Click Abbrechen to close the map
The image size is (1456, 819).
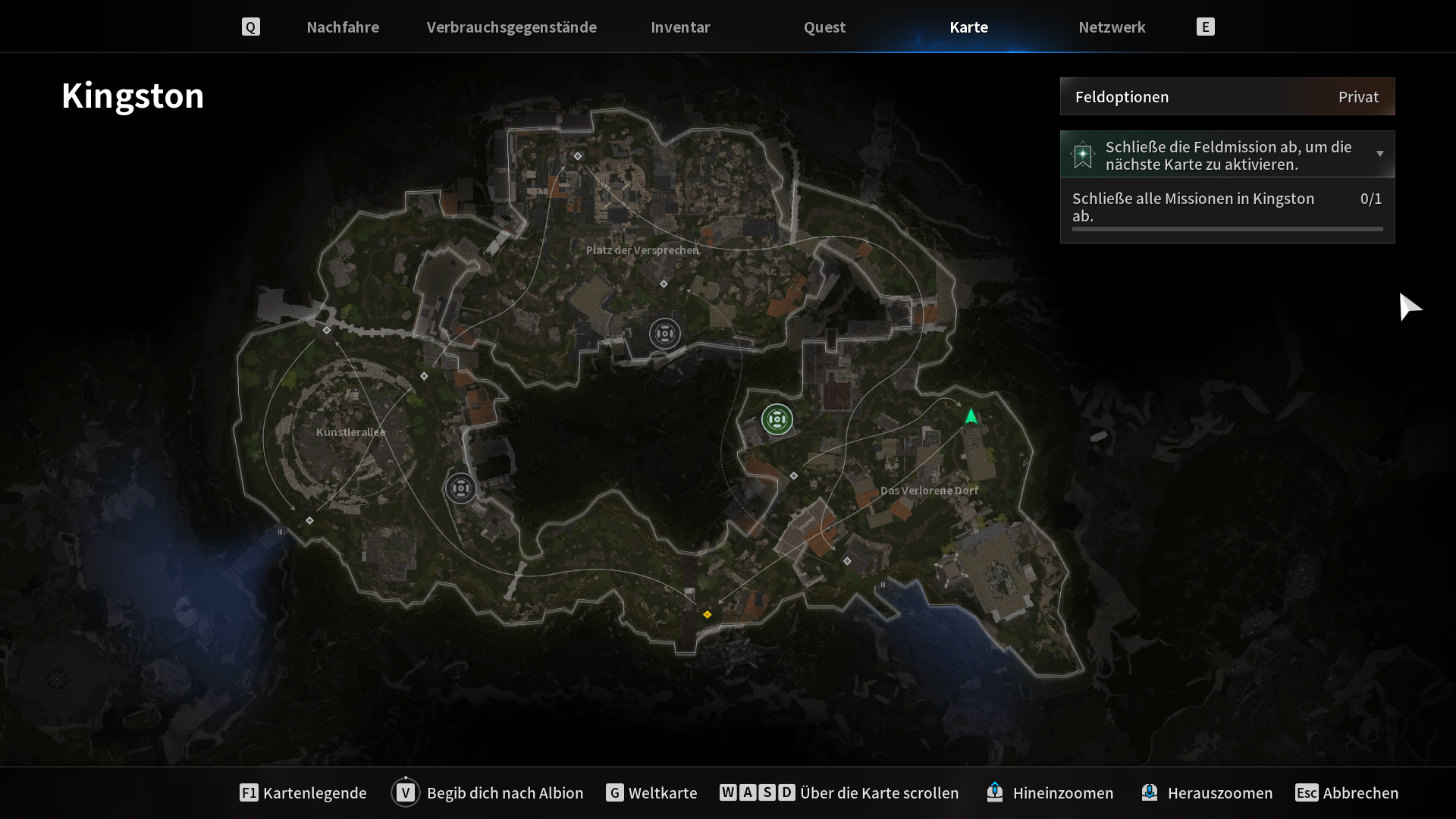(x=1347, y=792)
